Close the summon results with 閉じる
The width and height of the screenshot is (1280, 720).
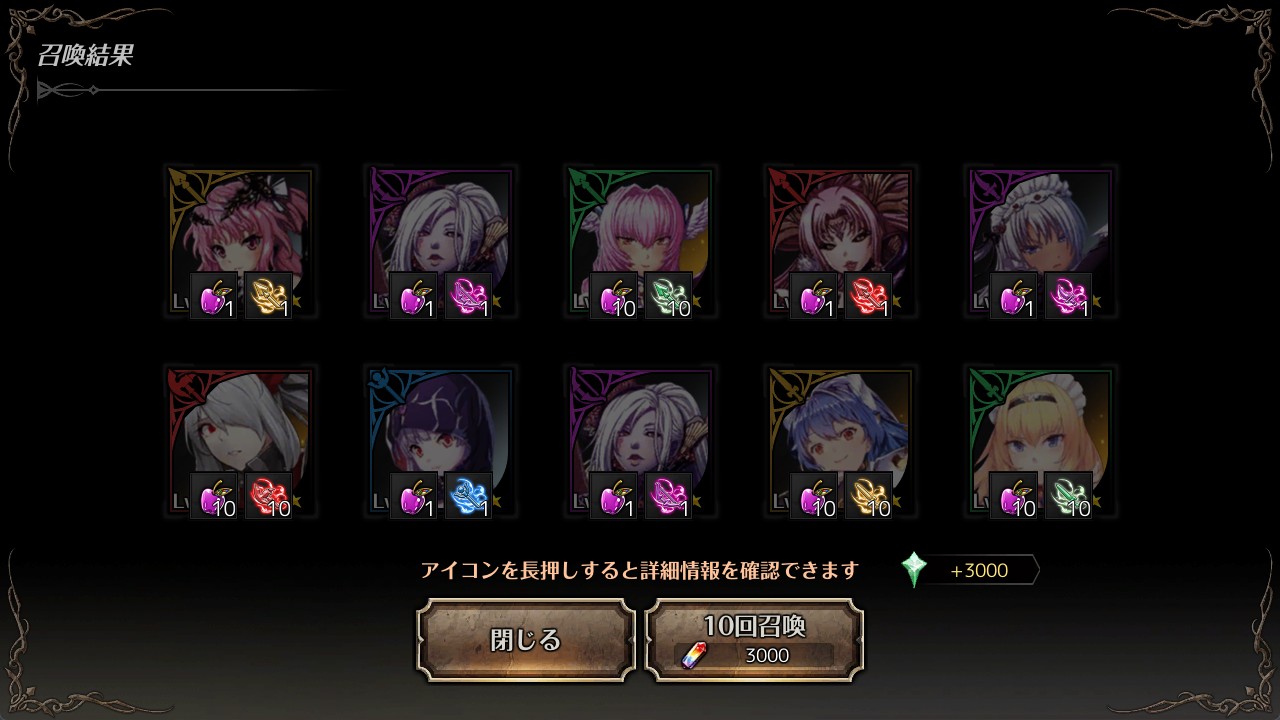click(x=526, y=640)
